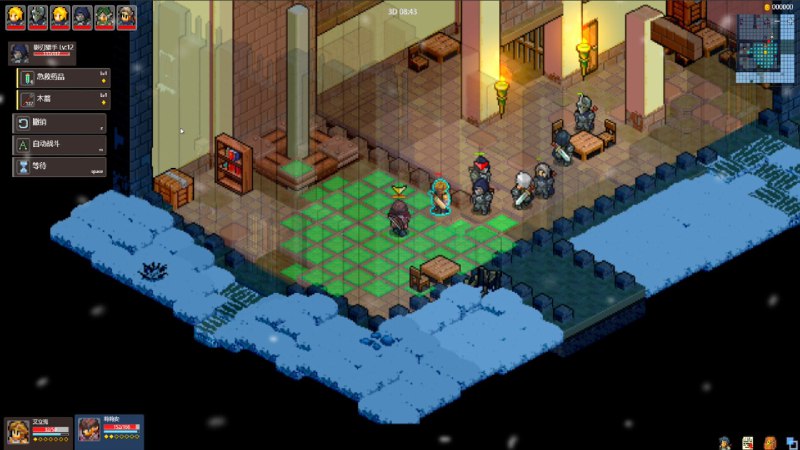Open the small character figure icon
Viewport: 800px width, 450px height.
coord(723,442)
